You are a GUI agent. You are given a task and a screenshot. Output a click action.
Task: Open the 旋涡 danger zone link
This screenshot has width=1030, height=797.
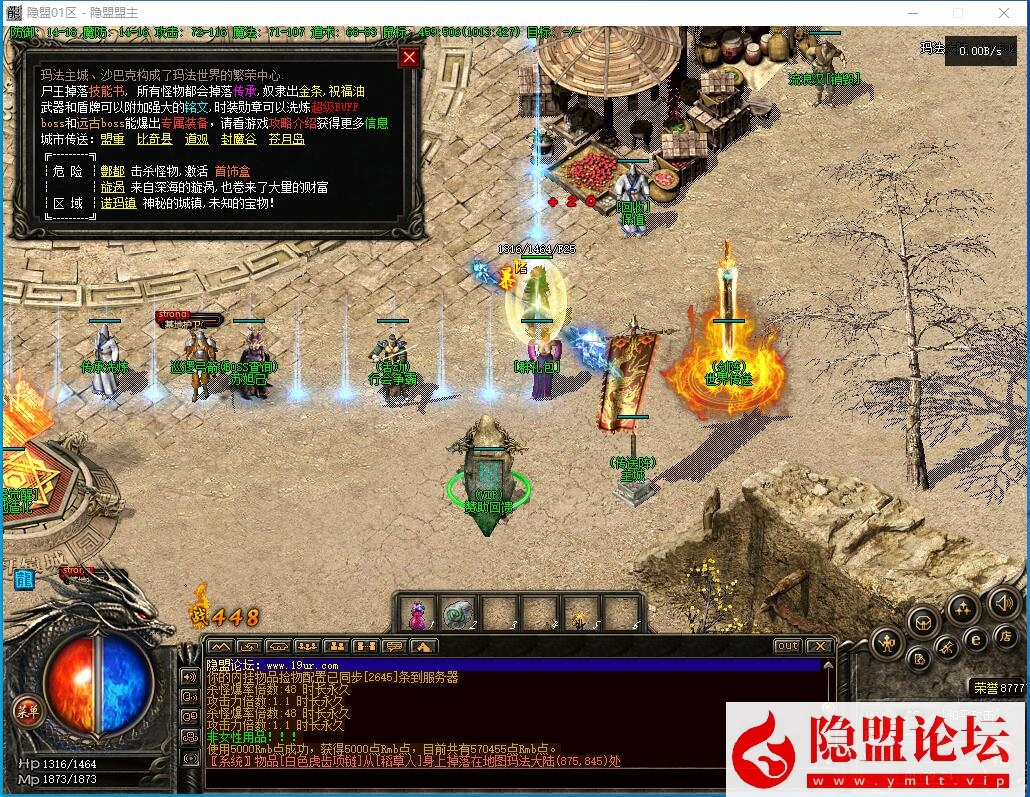112,187
